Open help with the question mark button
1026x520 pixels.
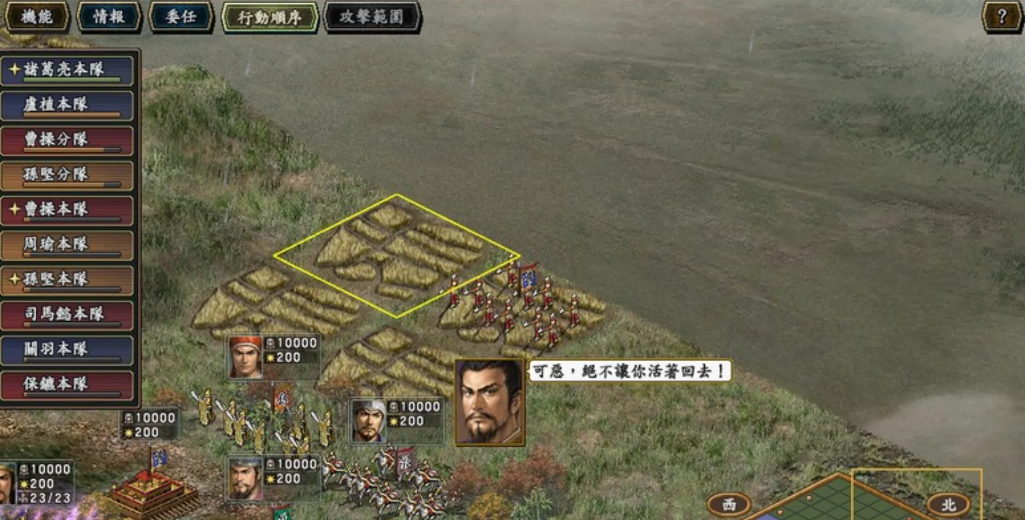pyautogui.click(x=1001, y=16)
